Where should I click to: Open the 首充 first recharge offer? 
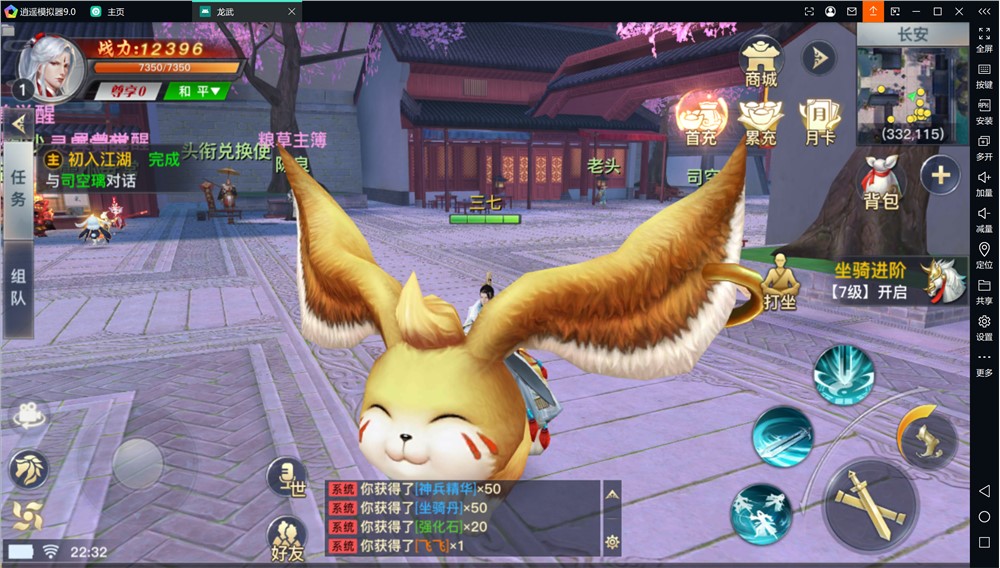click(701, 117)
